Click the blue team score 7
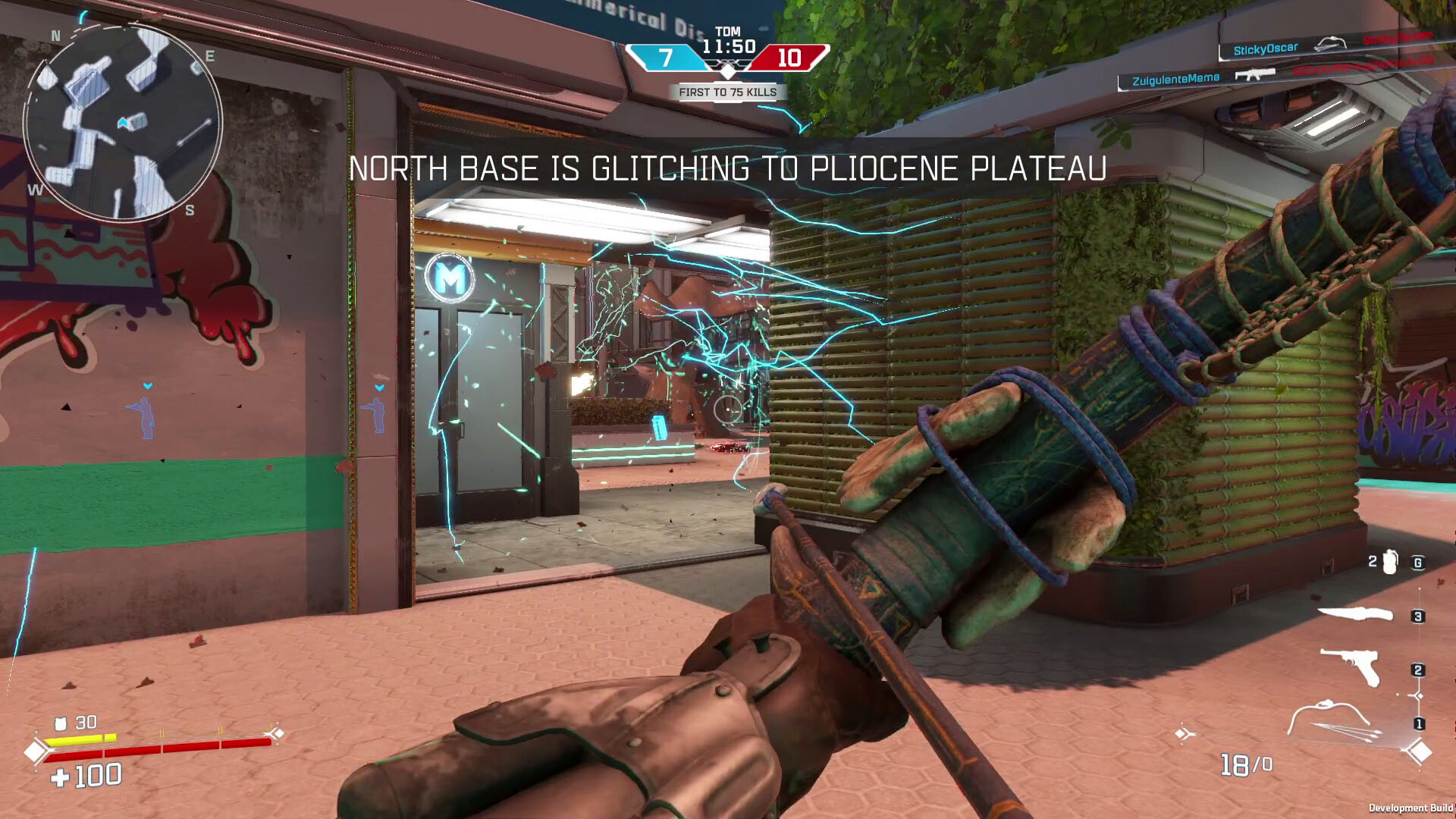 click(665, 56)
